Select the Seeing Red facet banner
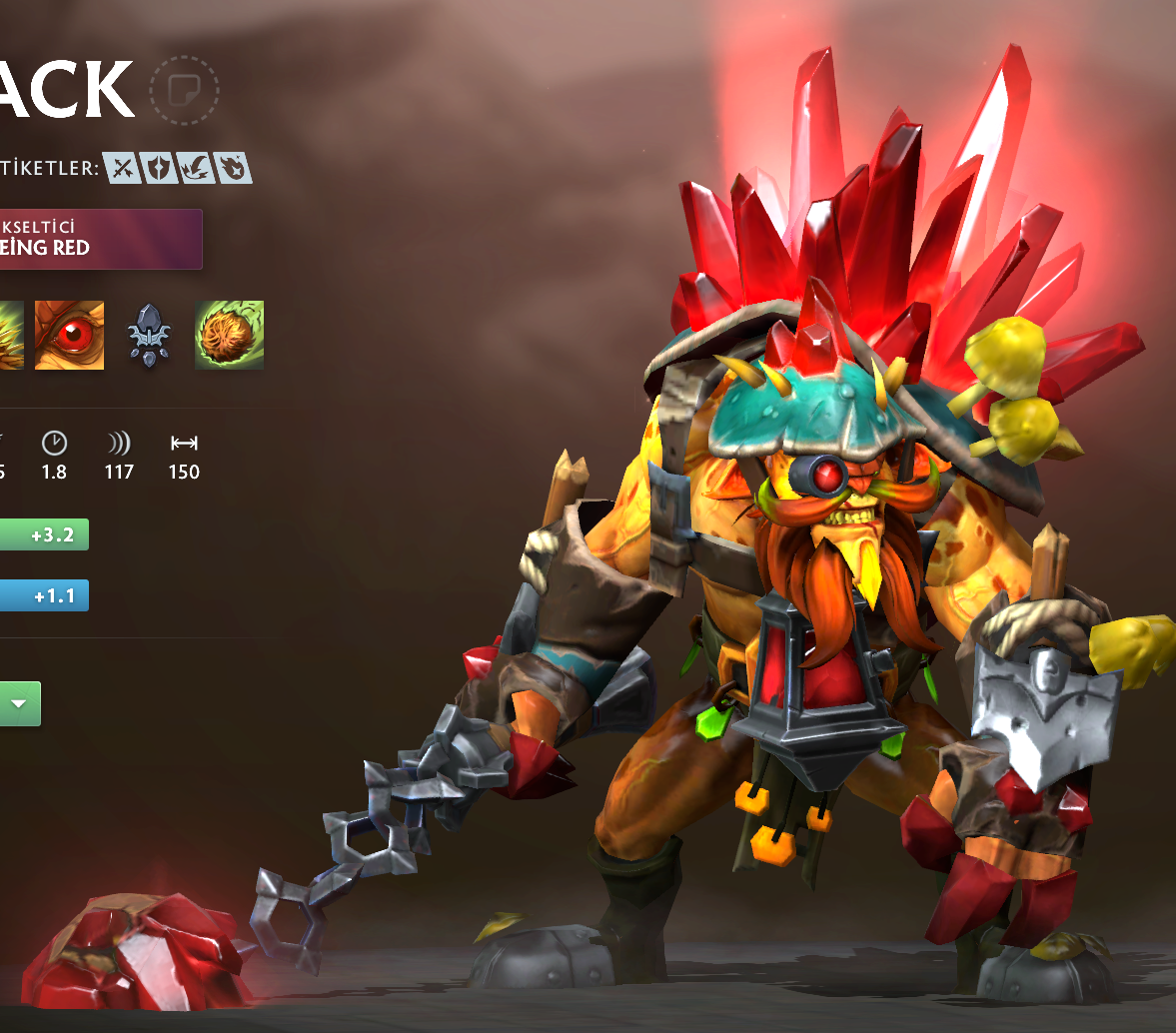This screenshot has width=1176, height=1033. [100, 239]
